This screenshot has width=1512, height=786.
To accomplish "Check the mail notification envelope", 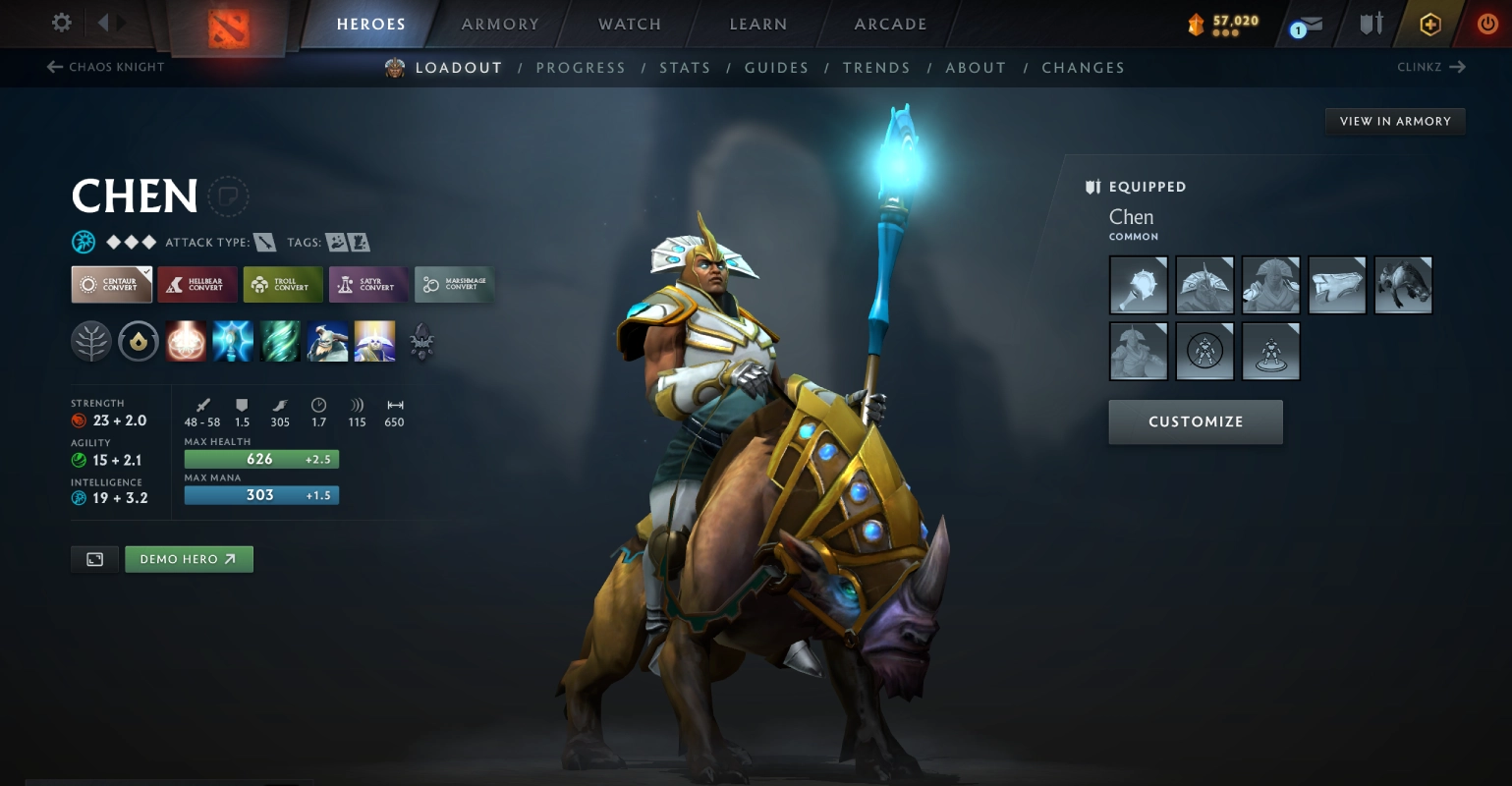I will [x=1311, y=24].
